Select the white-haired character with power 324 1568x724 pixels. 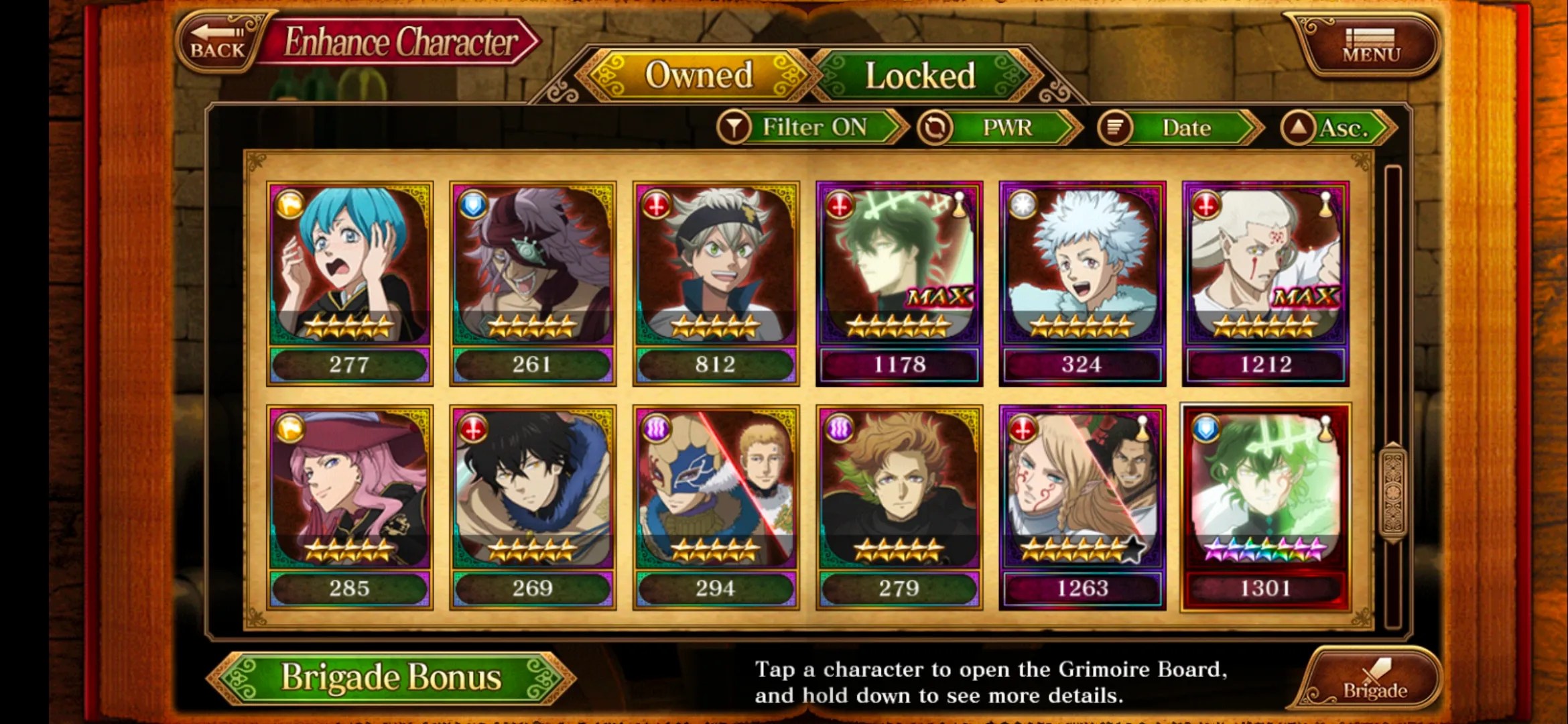[1082, 283]
